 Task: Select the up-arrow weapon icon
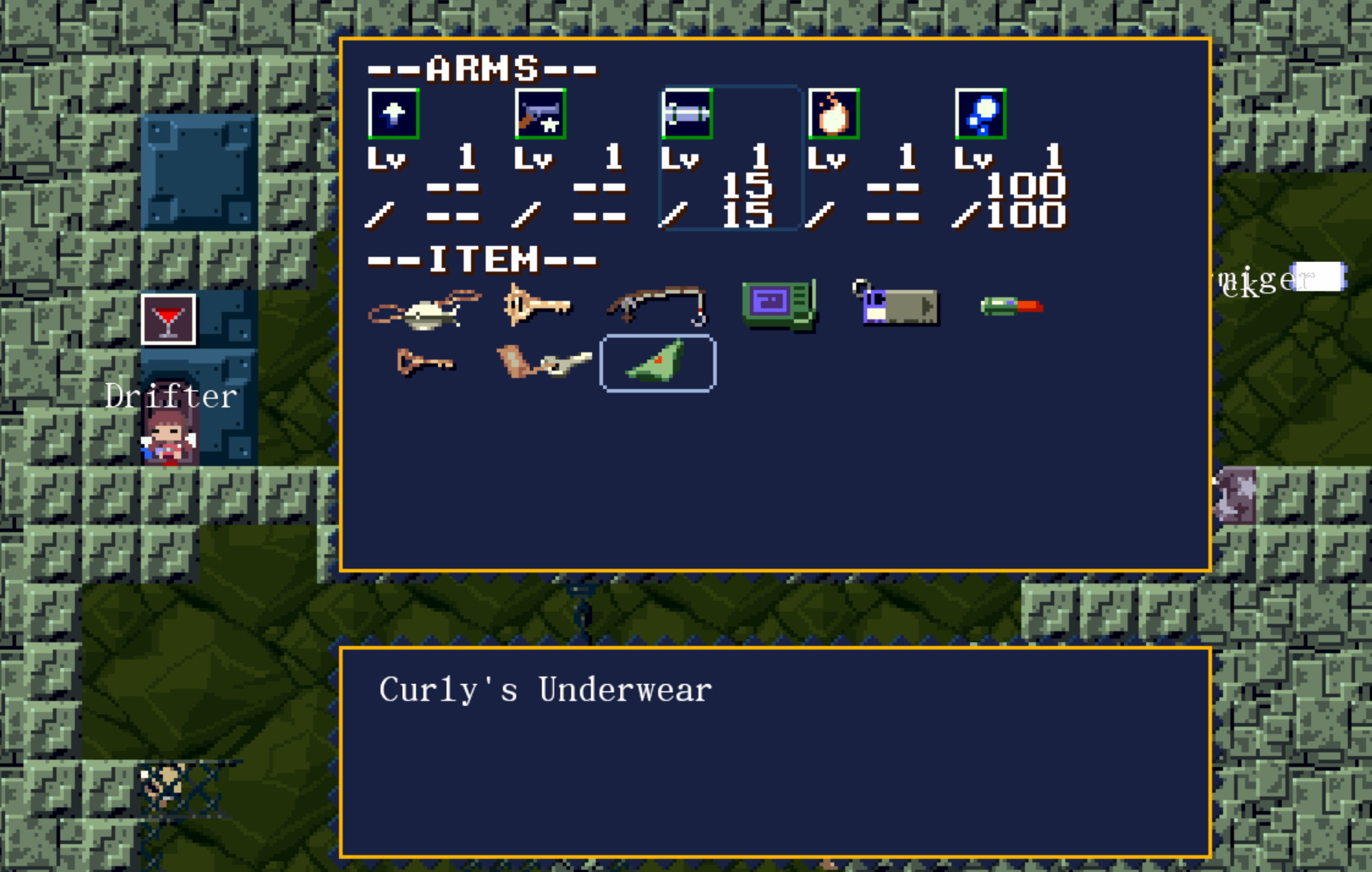[394, 114]
